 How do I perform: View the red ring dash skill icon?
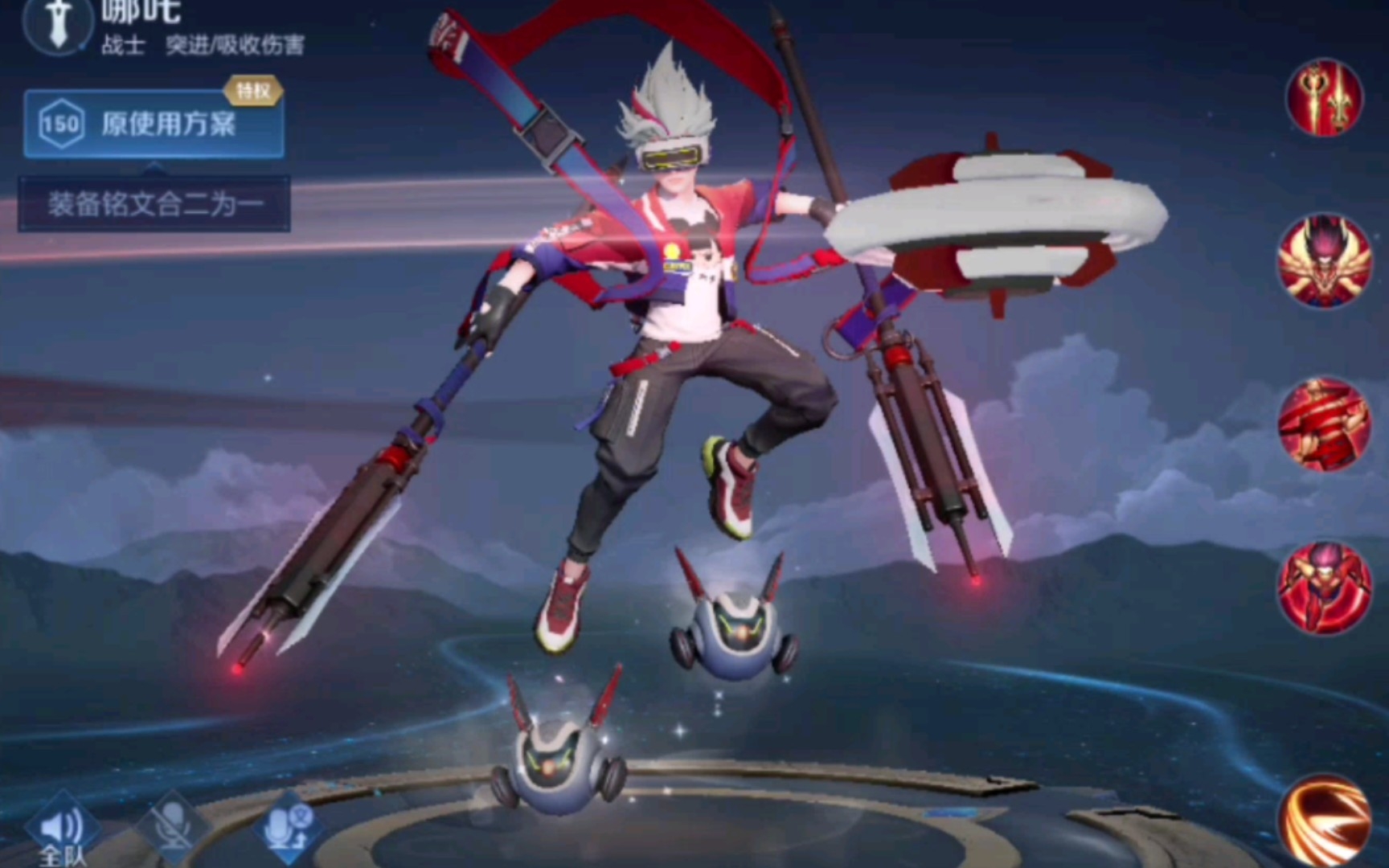pos(1324,588)
